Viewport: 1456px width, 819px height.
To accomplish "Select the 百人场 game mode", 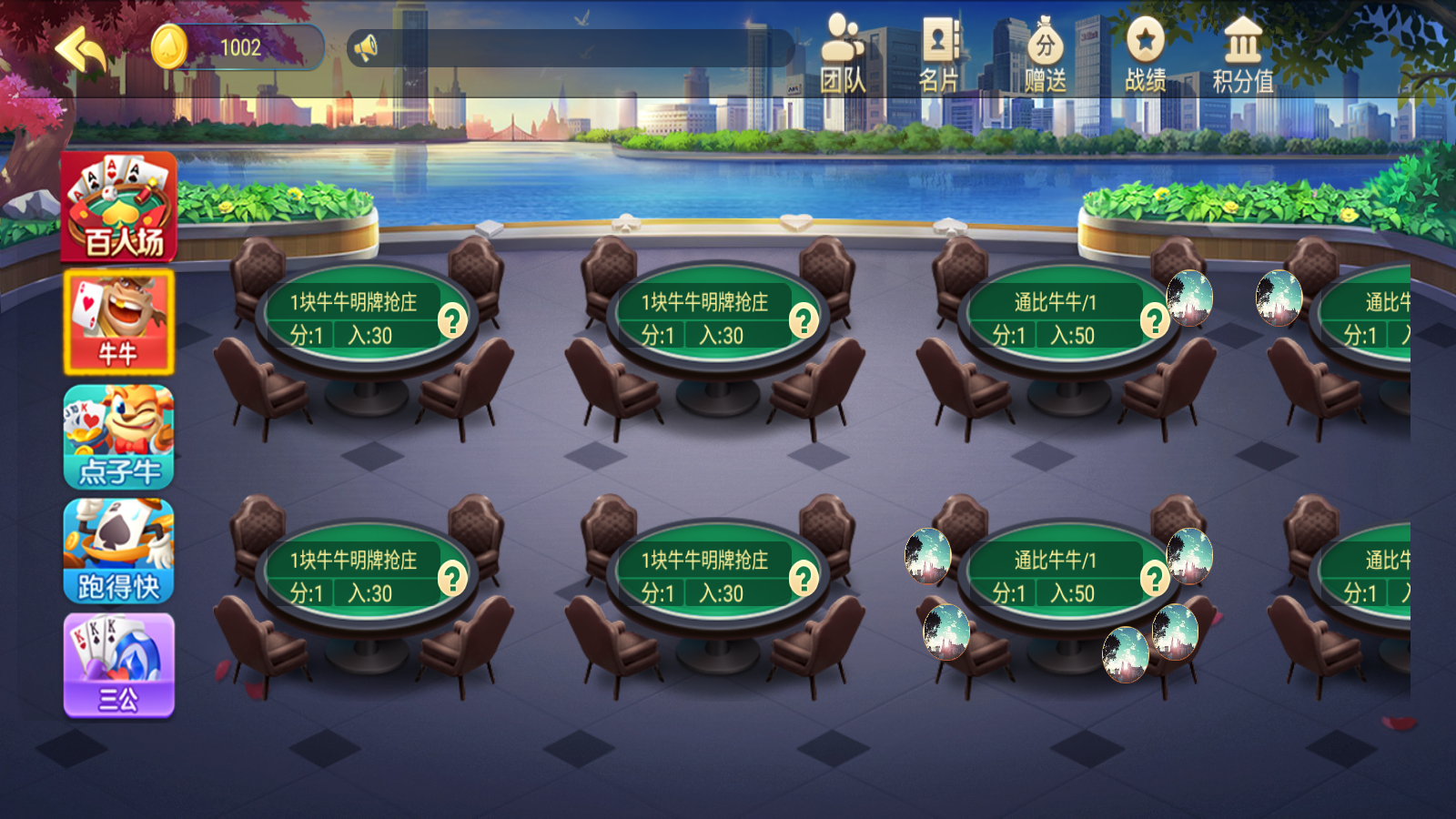I will pyautogui.click(x=118, y=207).
